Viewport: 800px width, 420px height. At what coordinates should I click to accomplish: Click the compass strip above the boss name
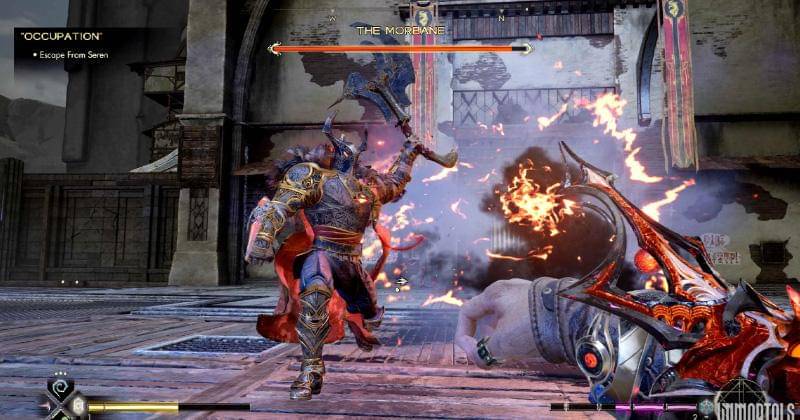click(417, 18)
